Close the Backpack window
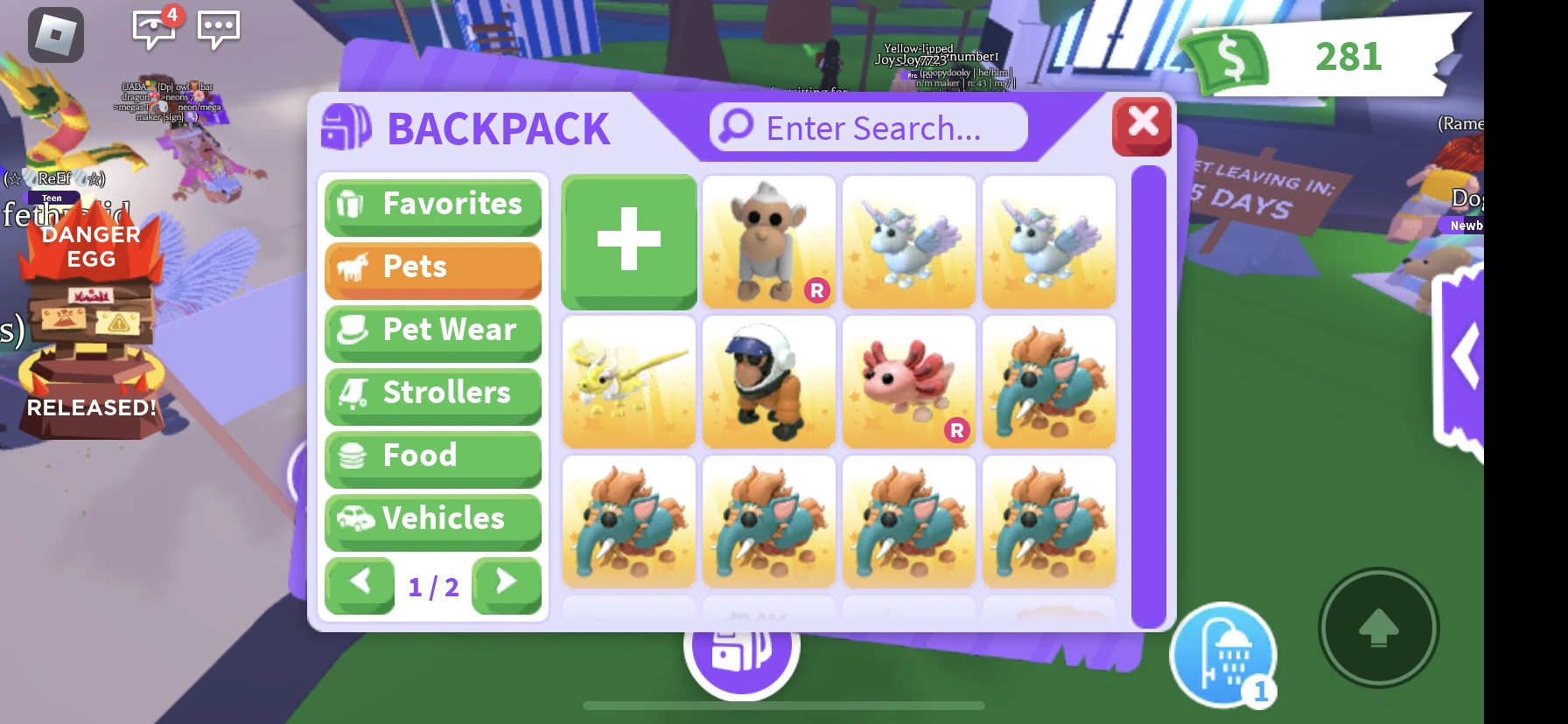The width and height of the screenshot is (1568, 724). pos(1142,125)
